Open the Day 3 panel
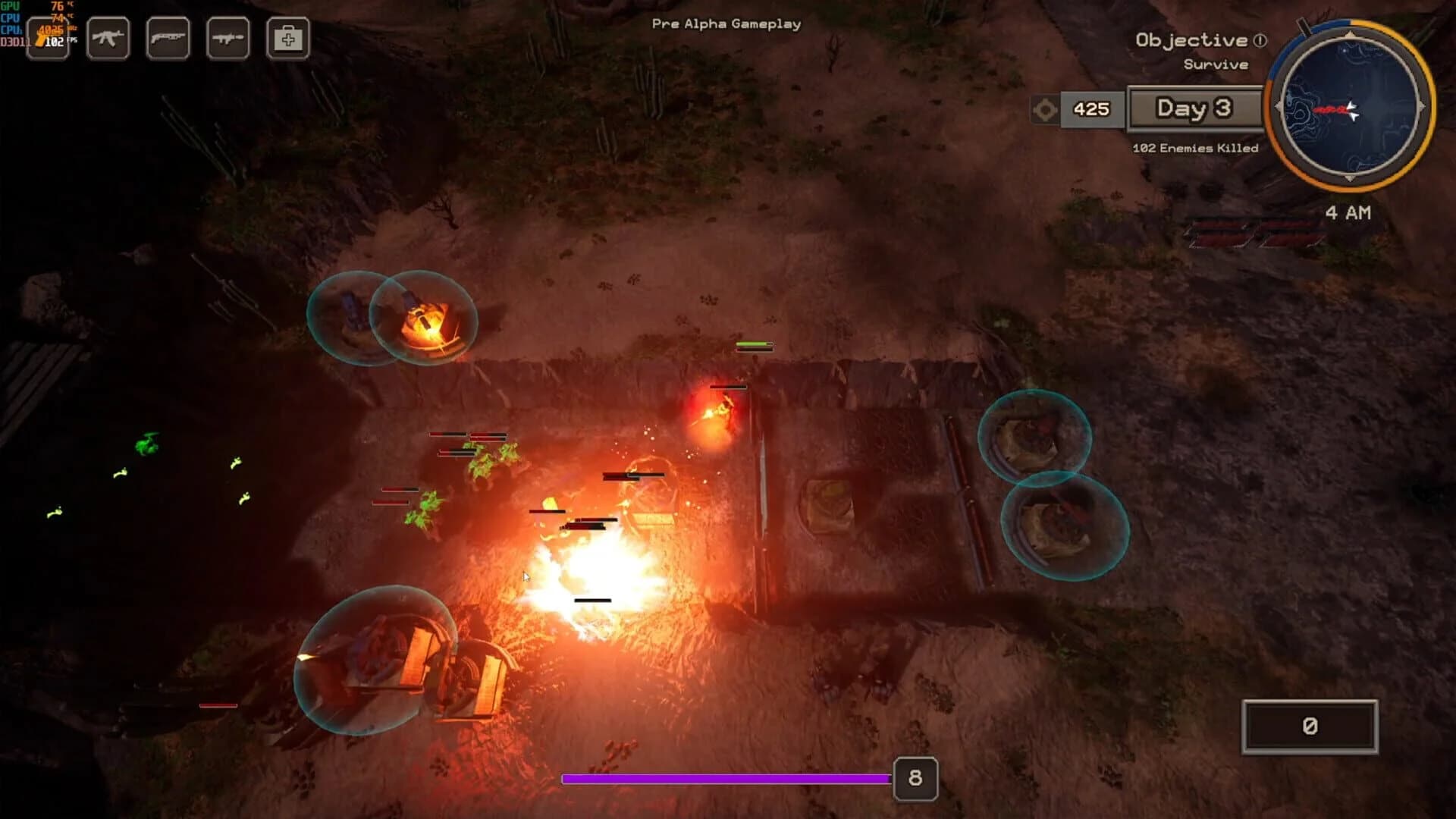Screen dimensions: 1456x819 tap(1196, 108)
